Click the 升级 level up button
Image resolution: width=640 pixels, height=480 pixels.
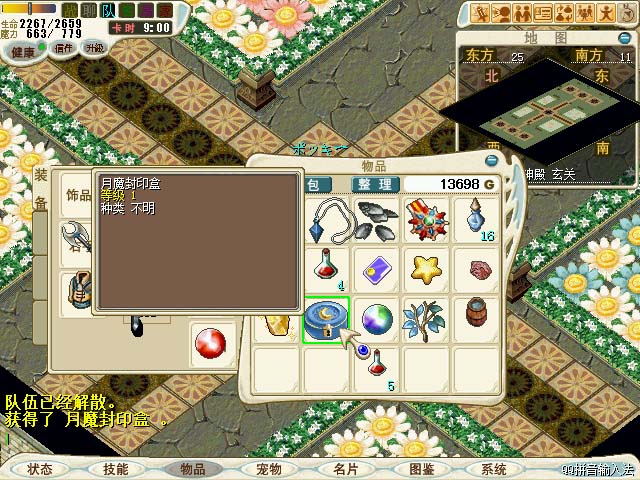click(94, 48)
